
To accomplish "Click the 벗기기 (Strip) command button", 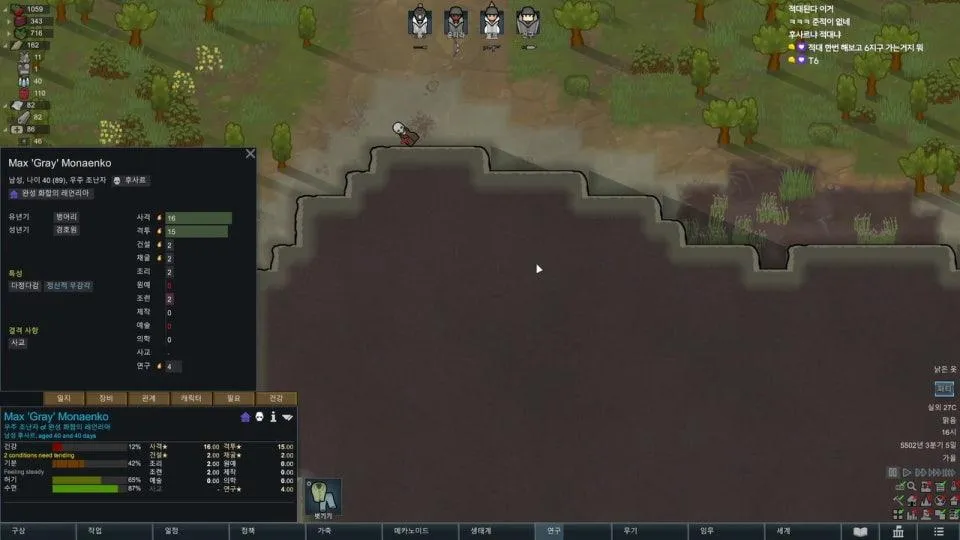I will coord(323,497).
